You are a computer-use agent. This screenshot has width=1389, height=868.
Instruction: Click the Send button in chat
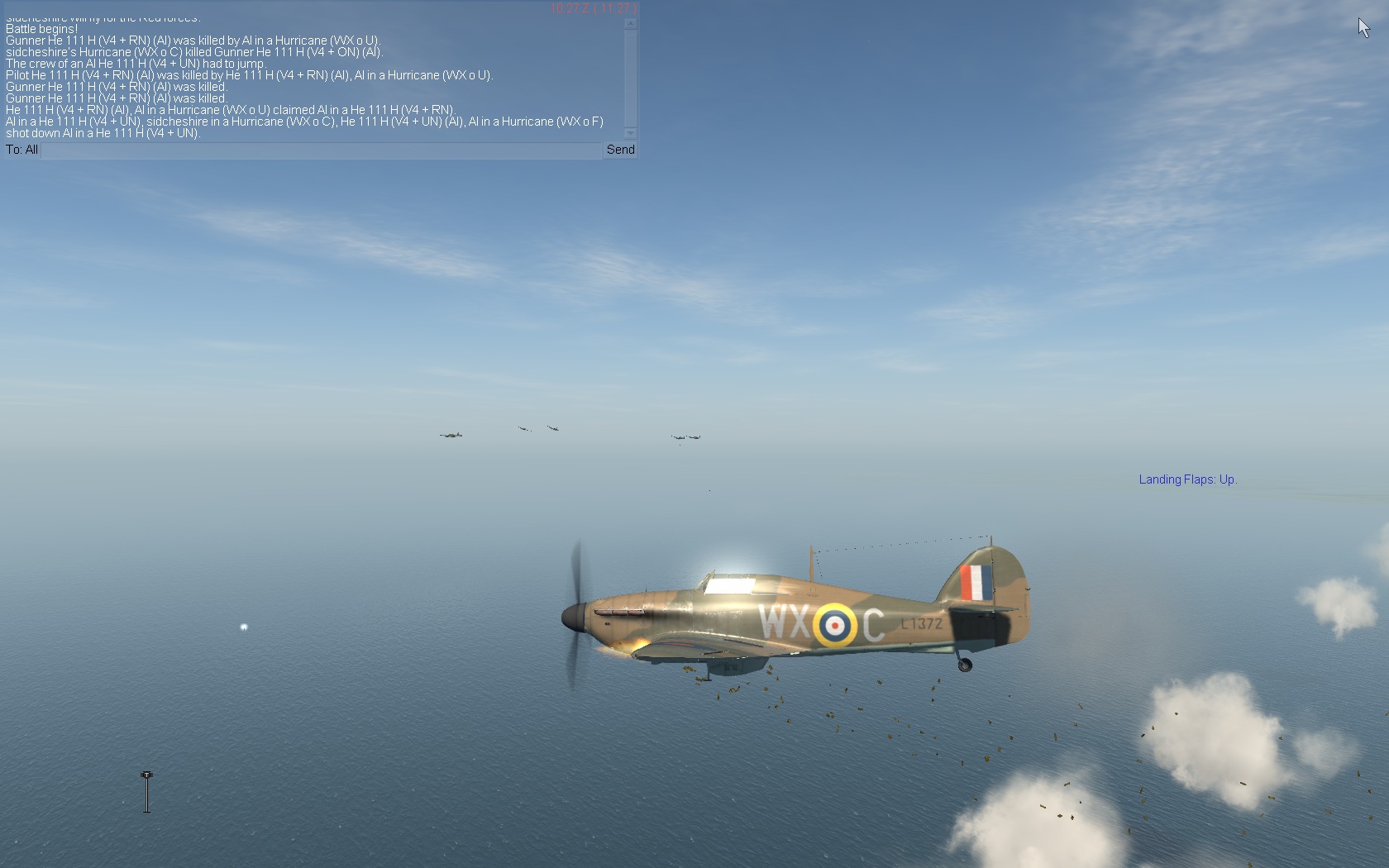pyautogui.click(x=620, y=150)
